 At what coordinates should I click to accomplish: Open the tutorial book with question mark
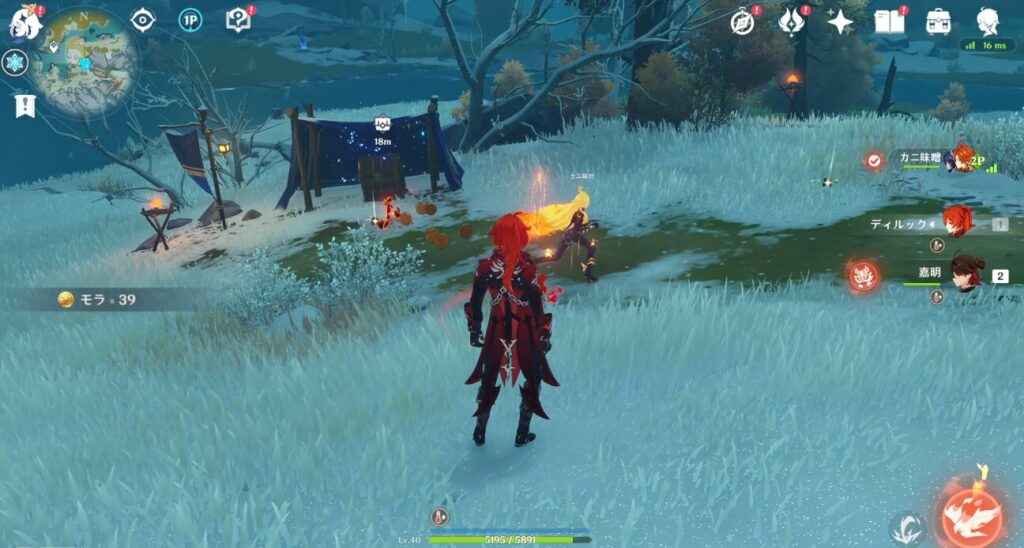(x=238, y=20)
